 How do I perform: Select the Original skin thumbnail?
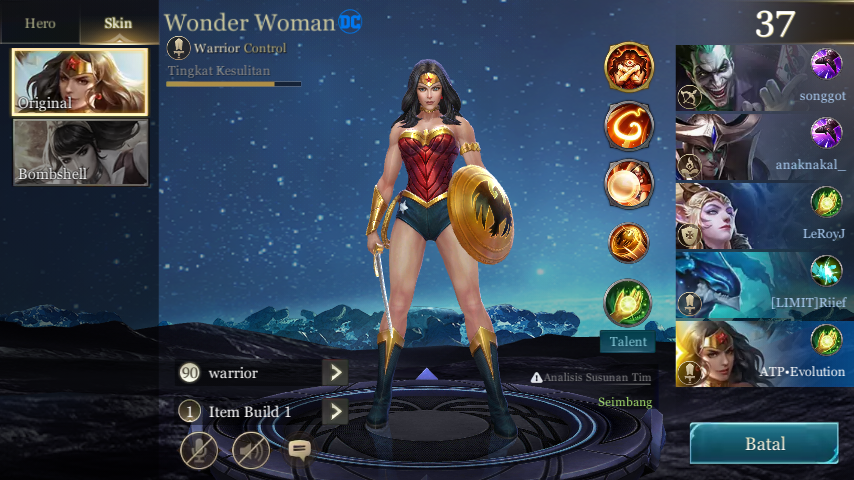click(80, 81)
